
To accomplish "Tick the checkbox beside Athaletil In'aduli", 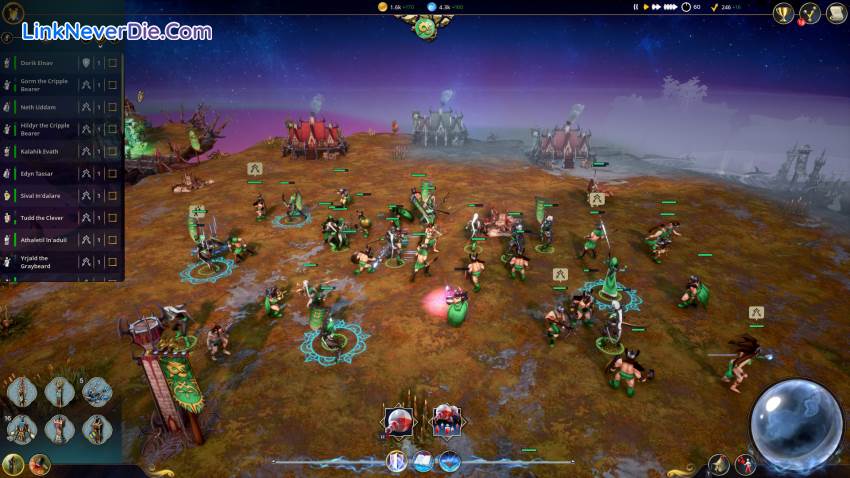I will pyautogui.click(x=113, y=240).
